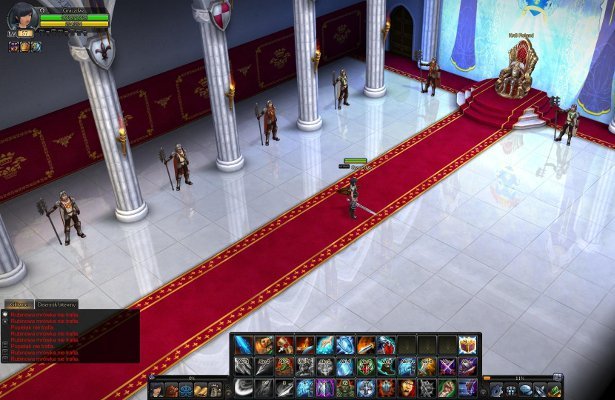Activate the crossed purple swords skill
The width and height of the screenshot is (615, 400).
446,367
